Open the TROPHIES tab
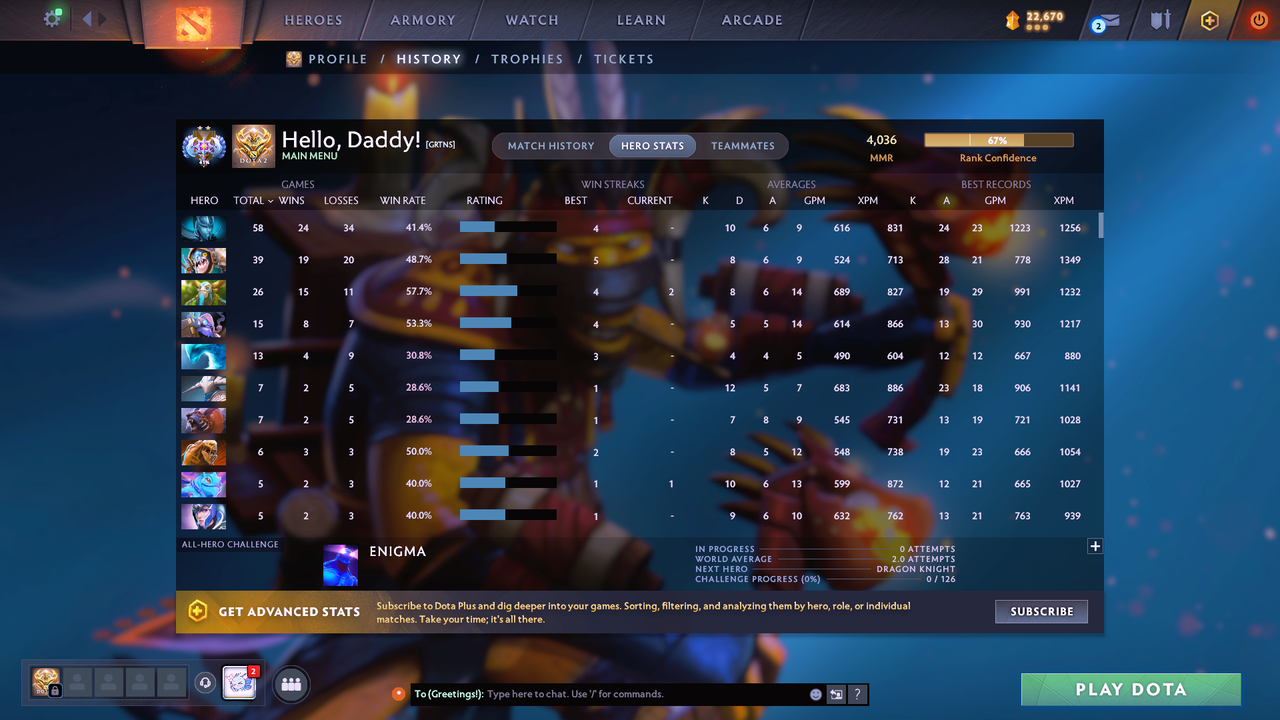 click(x=527, y=59)
